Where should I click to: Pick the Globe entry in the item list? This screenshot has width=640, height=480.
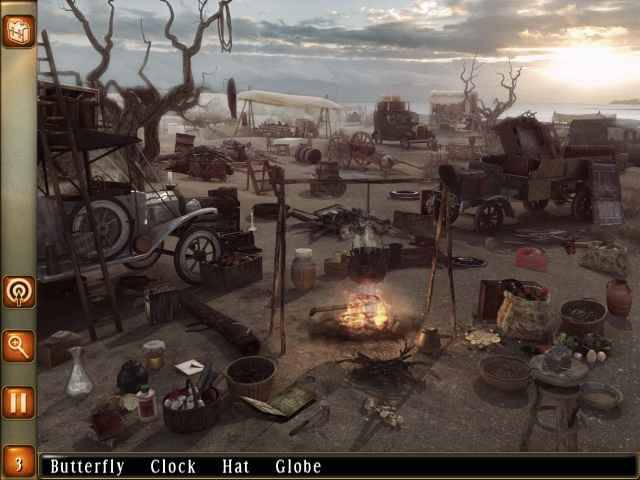tap(298, 466)
